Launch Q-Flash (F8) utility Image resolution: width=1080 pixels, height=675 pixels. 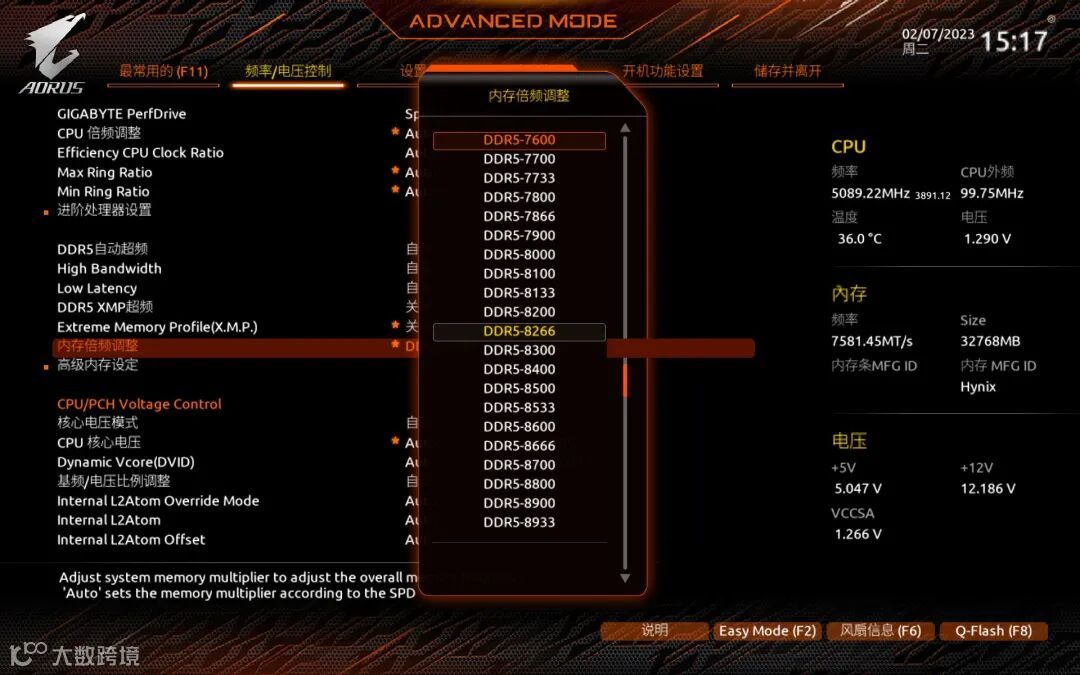click(x=993, y=631)
